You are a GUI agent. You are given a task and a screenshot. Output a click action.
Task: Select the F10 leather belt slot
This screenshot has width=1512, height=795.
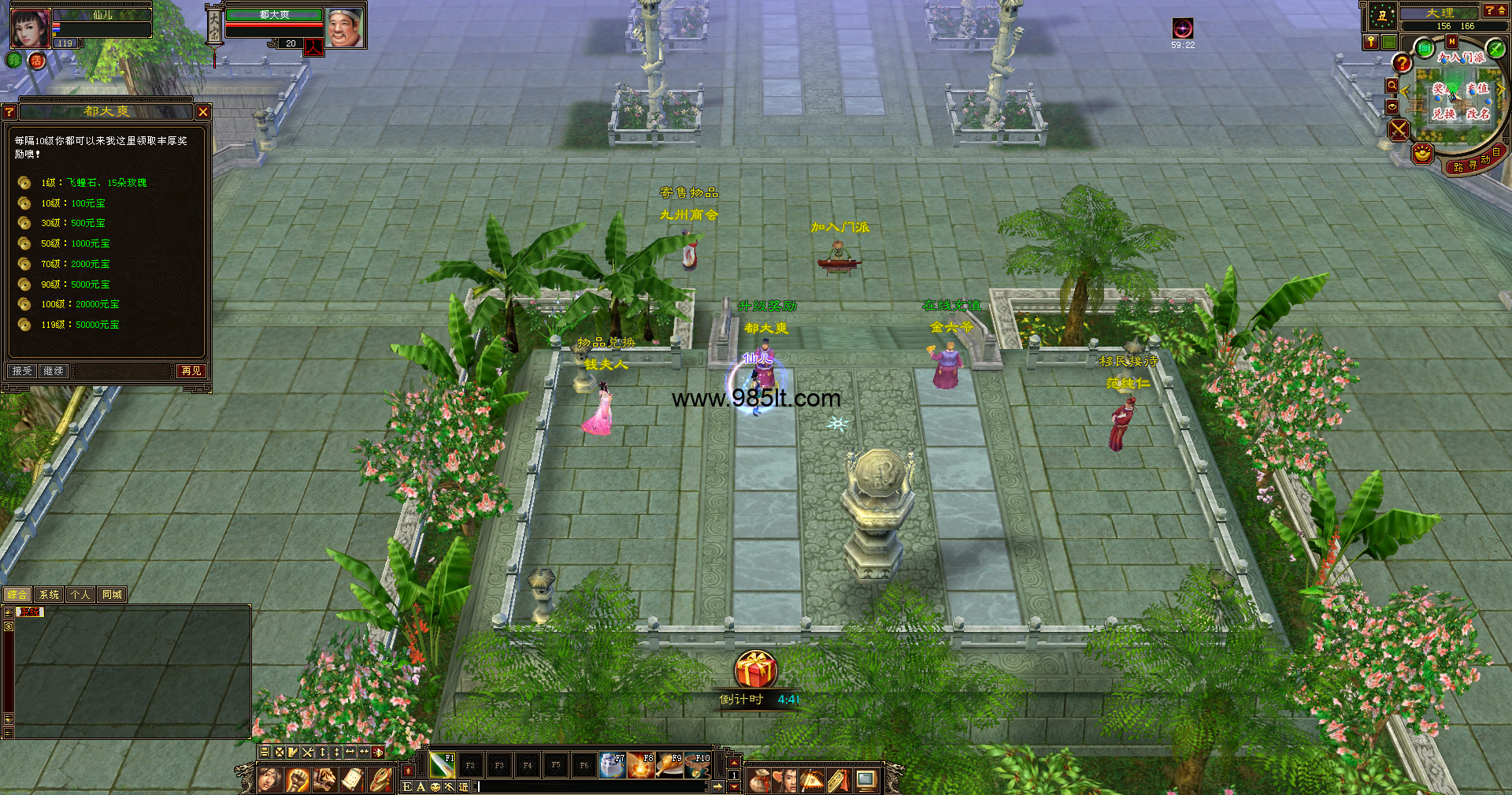(698, 765)
